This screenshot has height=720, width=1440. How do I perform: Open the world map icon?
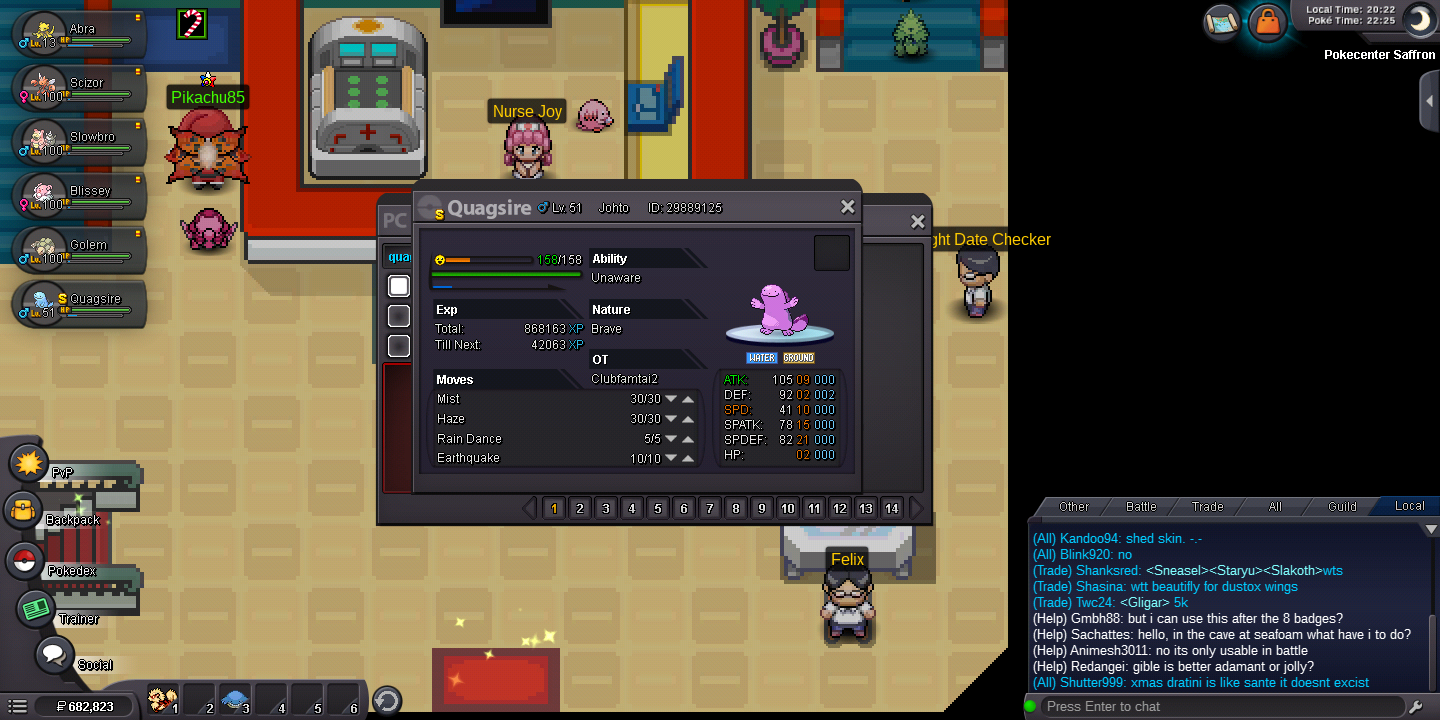[x=1222, y=22]
